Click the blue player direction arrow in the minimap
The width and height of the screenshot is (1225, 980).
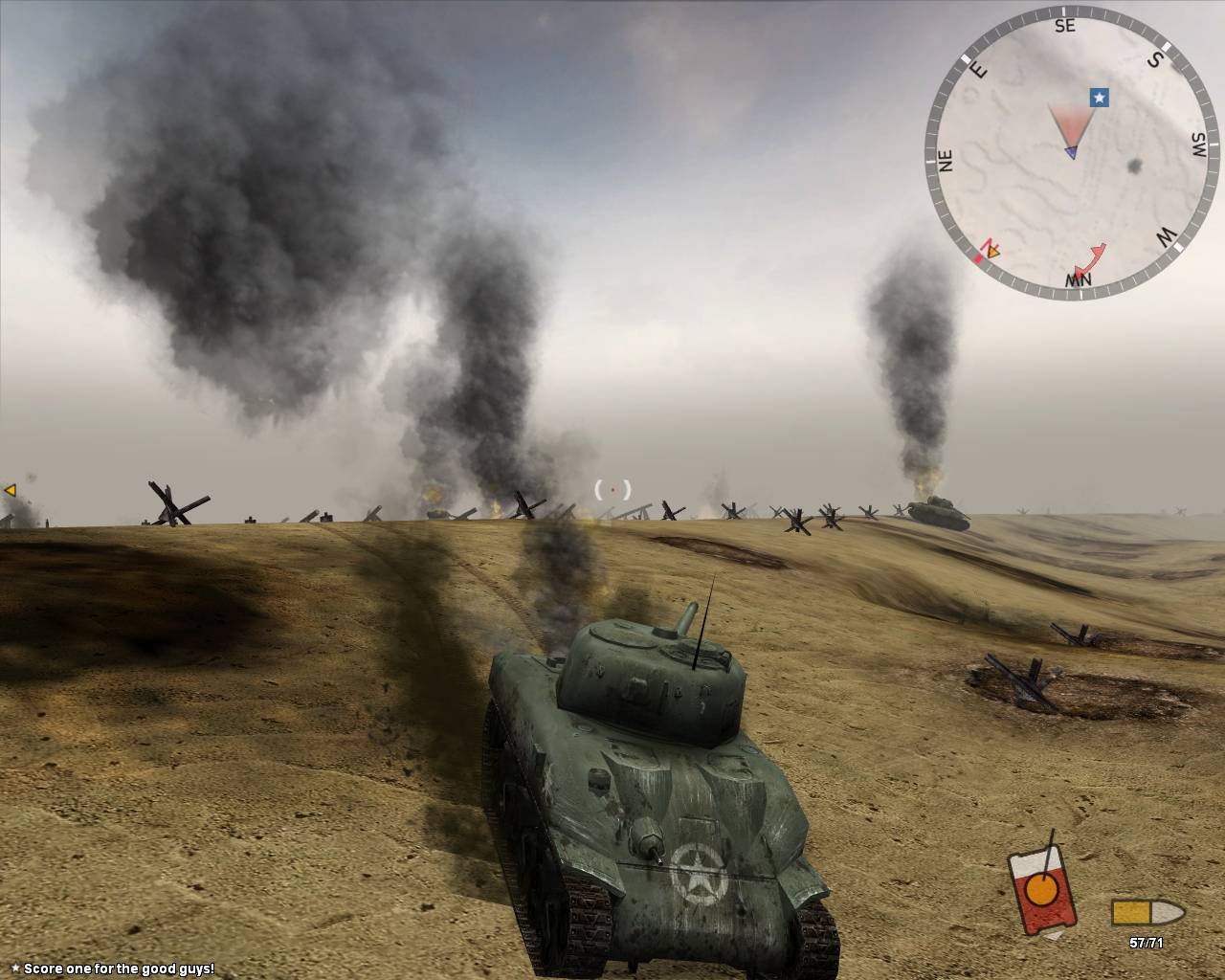point(1070,151)
